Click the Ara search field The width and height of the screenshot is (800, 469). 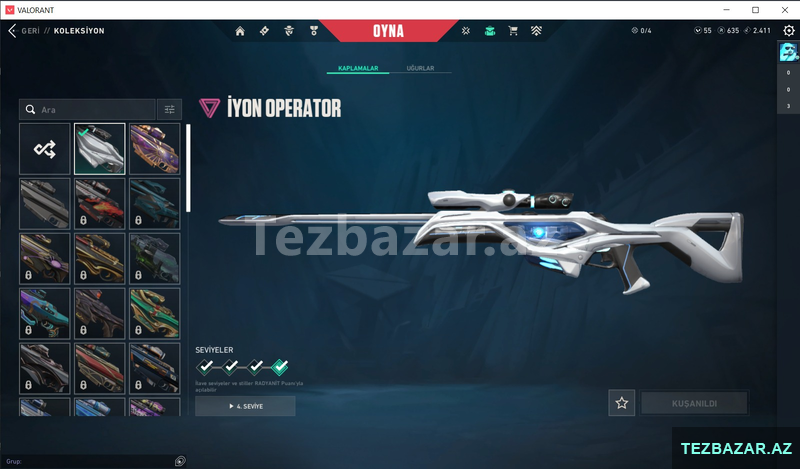(90, 109)
